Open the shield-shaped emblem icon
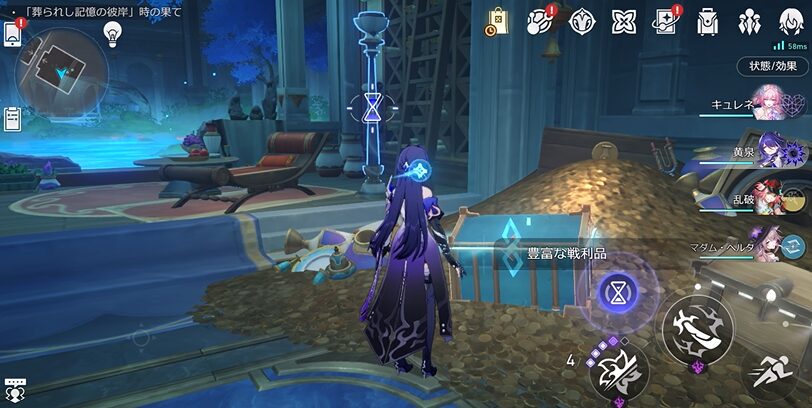This screenshot has width=812, height=408. (x=582, y=20)
